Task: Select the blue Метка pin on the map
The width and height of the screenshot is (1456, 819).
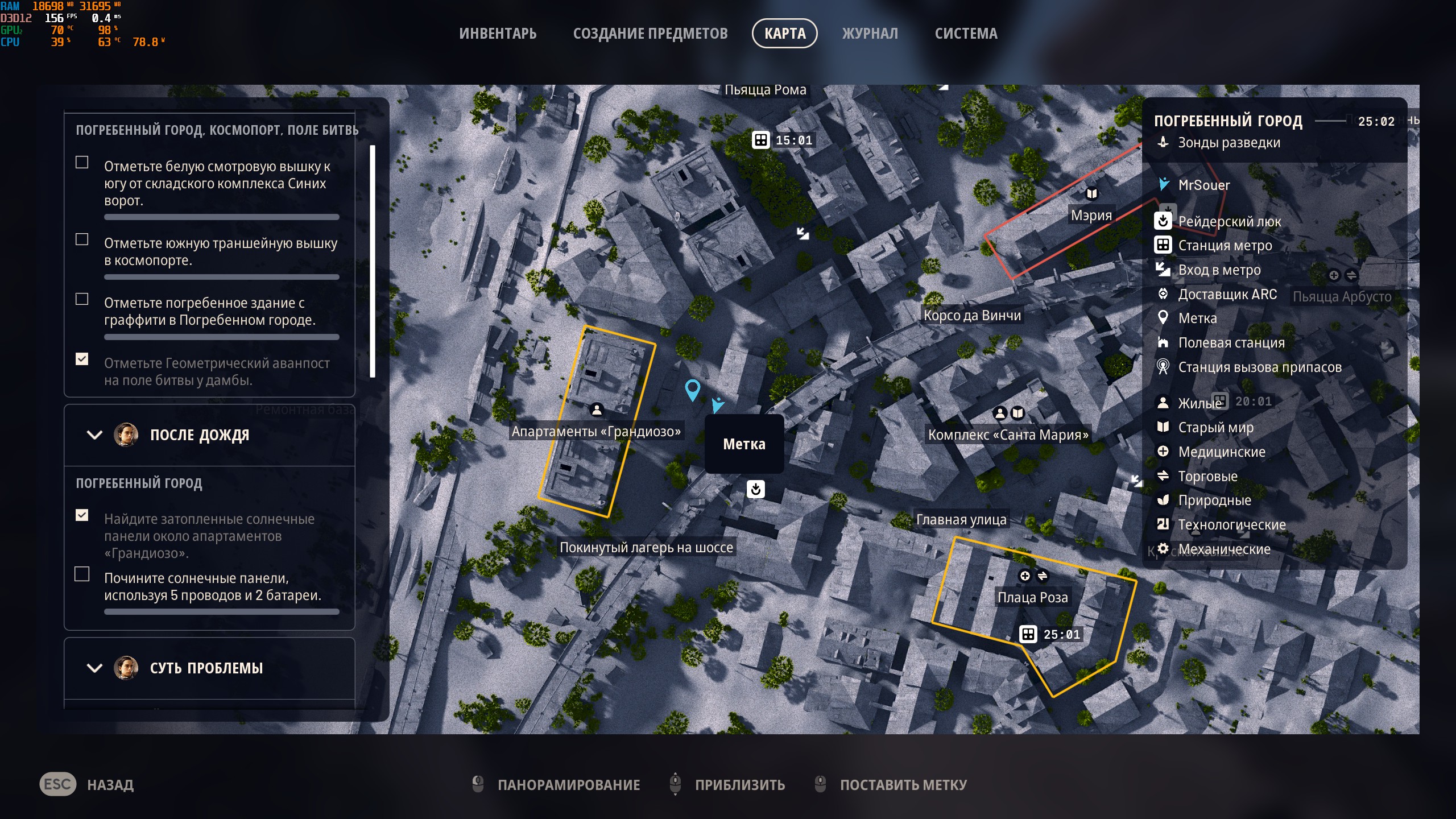Action: pos(692,390)
